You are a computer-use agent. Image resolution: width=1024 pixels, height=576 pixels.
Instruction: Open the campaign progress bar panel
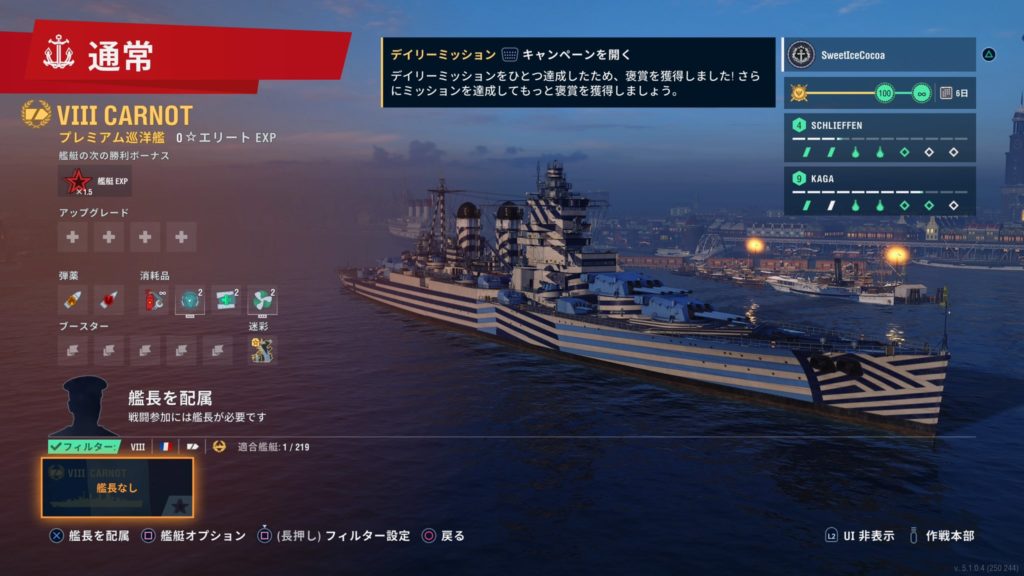(x=879, y=93)
